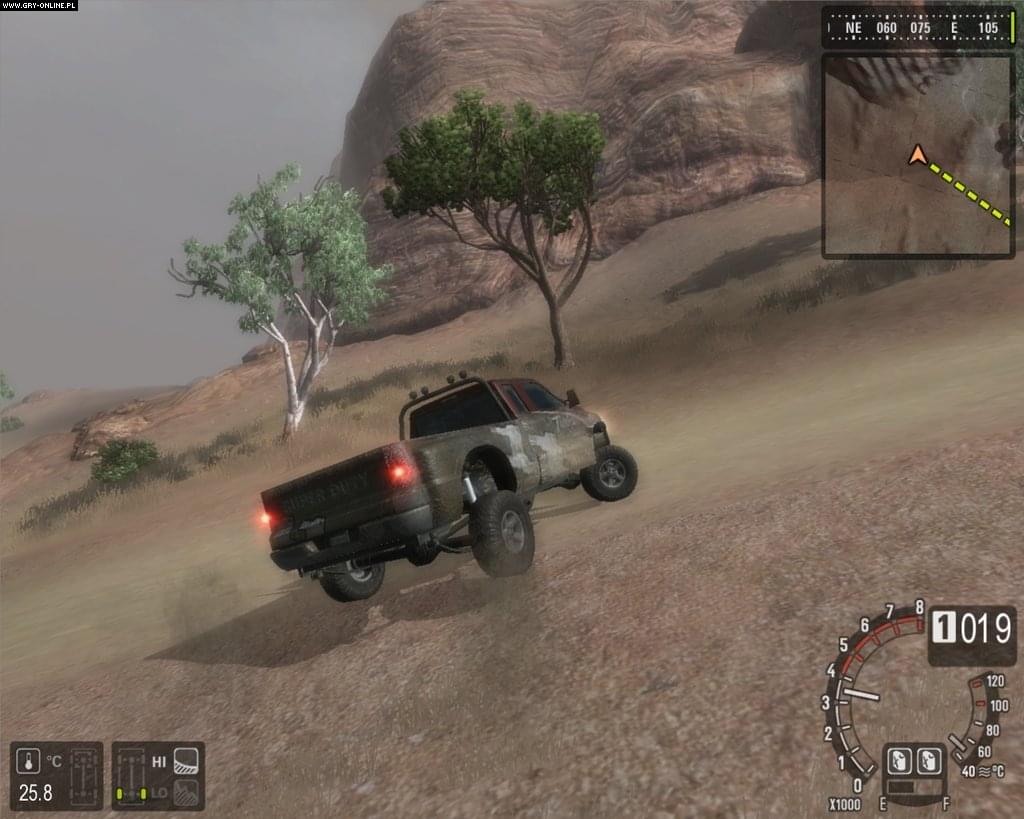Select the orange player arrow on the minimap
The image size is (1024, 819).
pos(916,155)
